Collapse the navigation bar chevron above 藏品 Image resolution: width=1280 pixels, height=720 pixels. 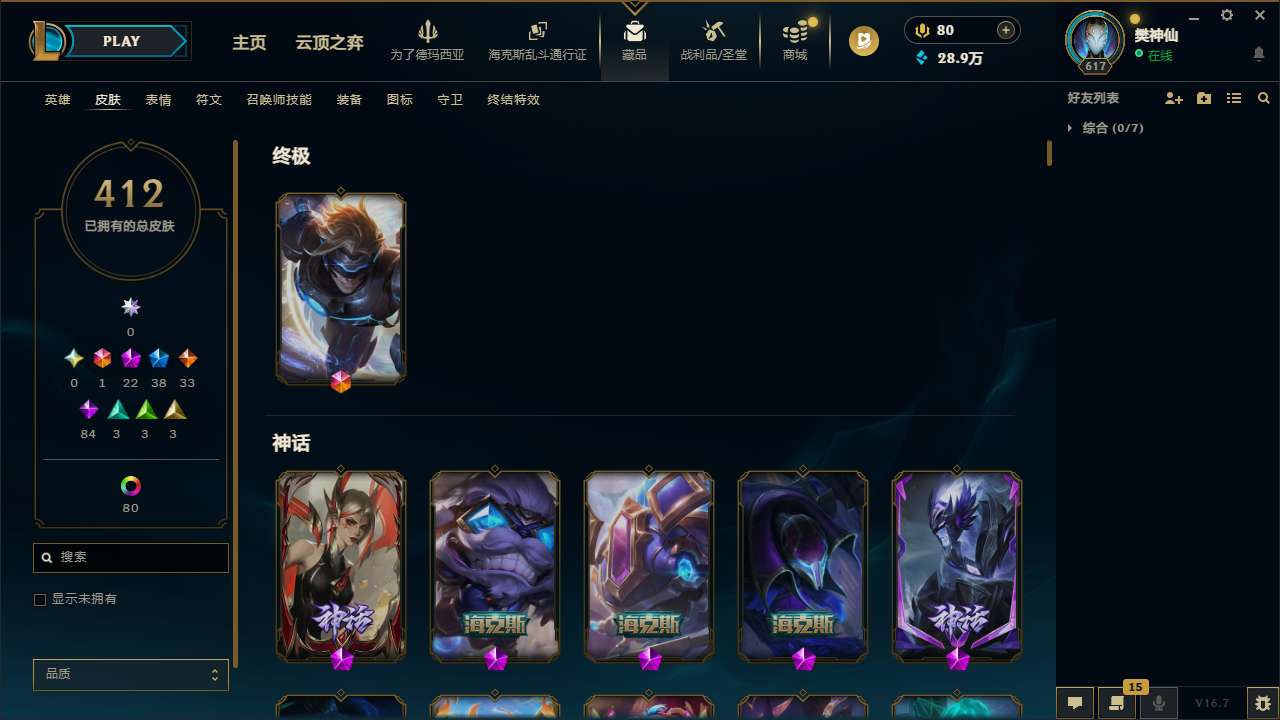634,7
